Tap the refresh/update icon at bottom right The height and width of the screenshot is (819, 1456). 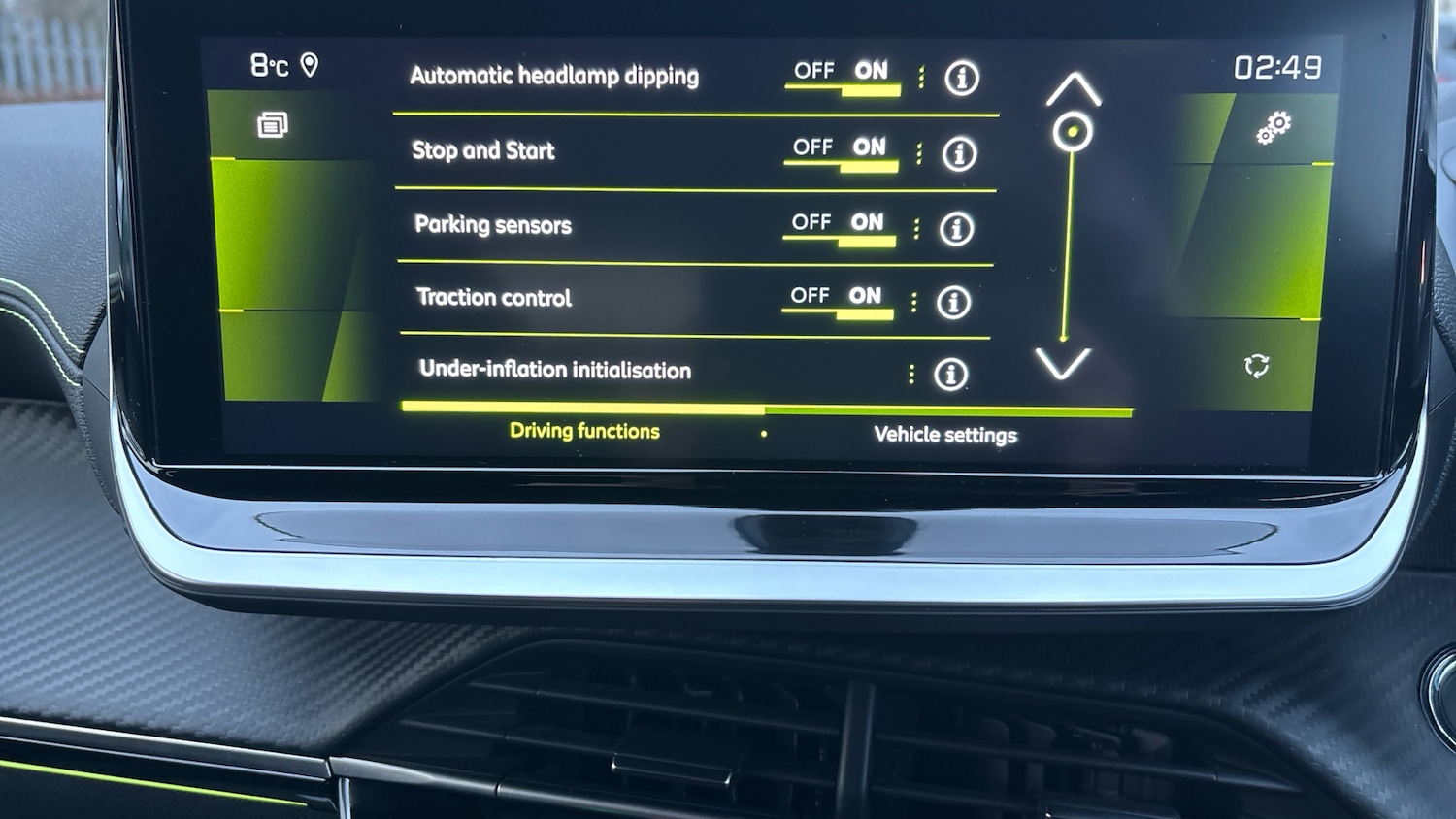1259,365
